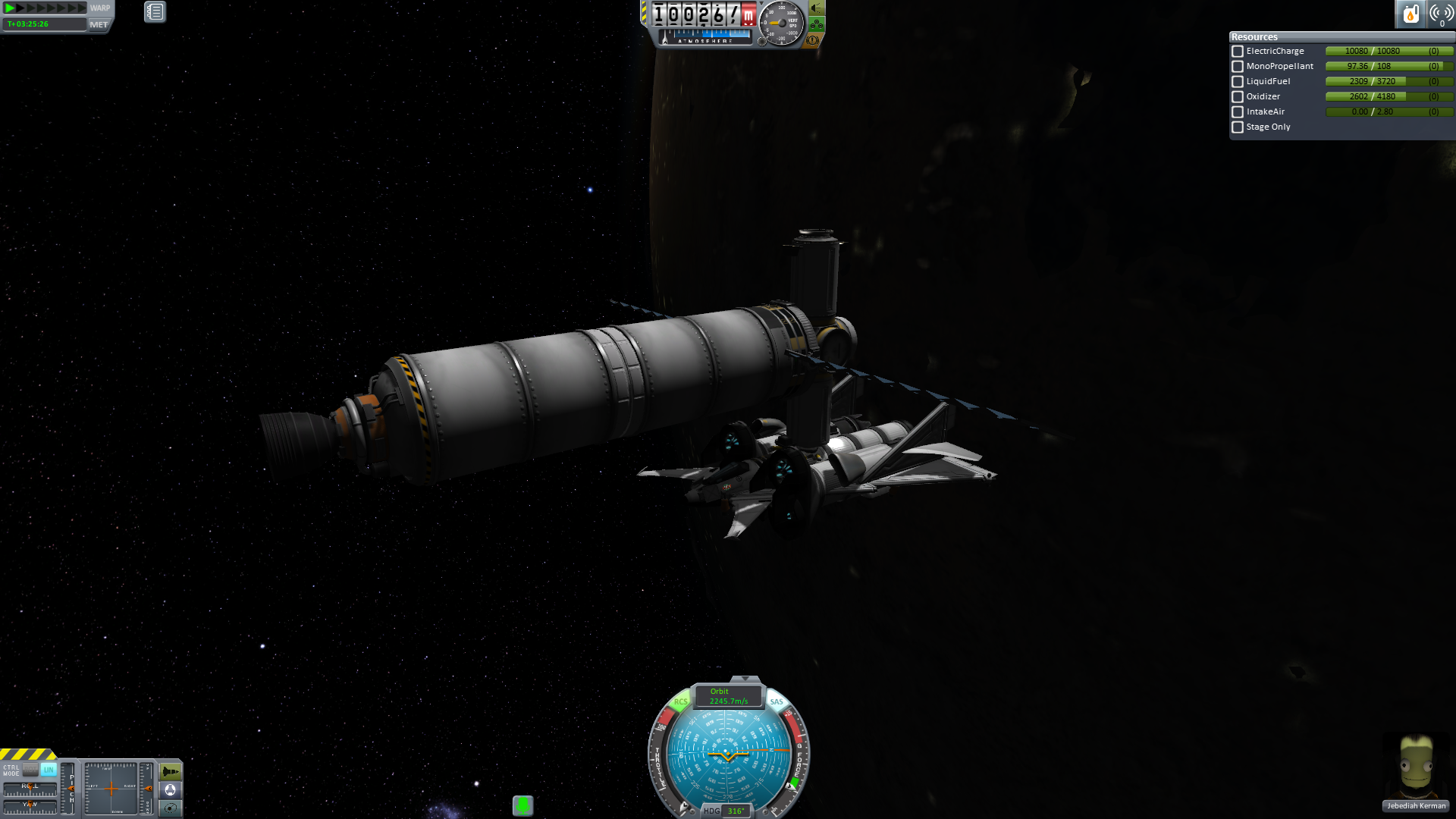Switch control mode to ROT
This screenshot has width=1456, height=819.
point(30,769)
